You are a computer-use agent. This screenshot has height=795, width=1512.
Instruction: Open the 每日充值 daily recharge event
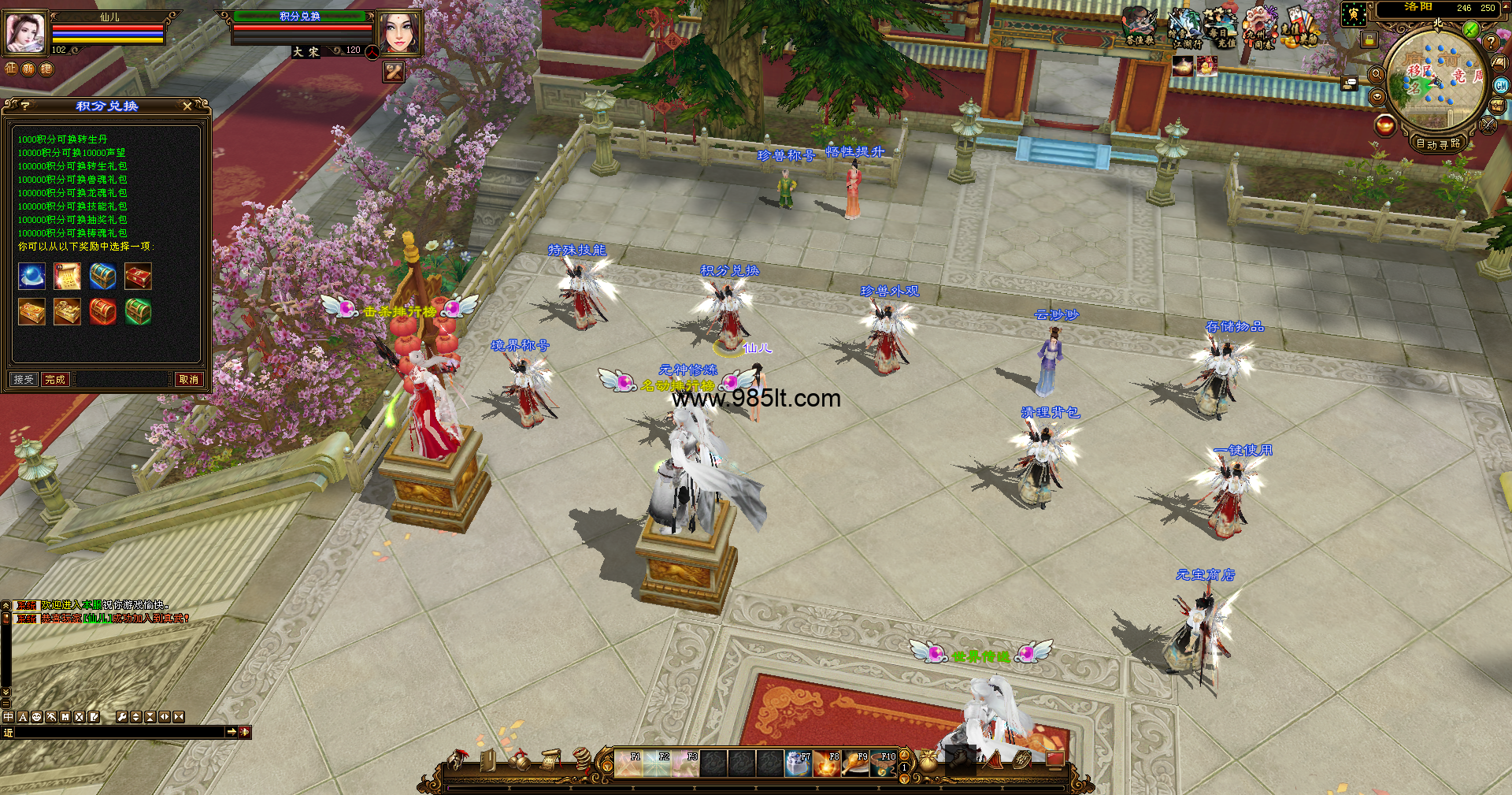click(1221, 28)
